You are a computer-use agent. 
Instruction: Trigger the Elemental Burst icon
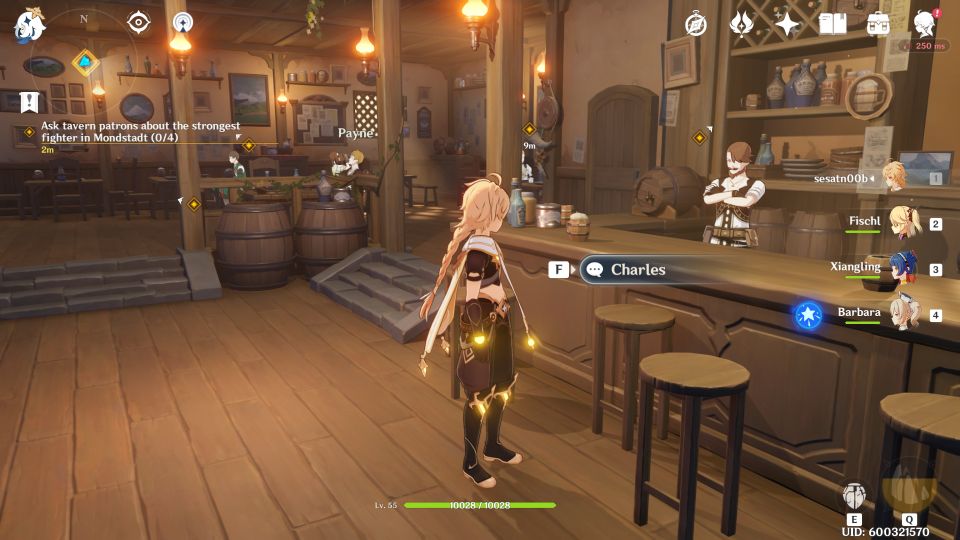909,490
